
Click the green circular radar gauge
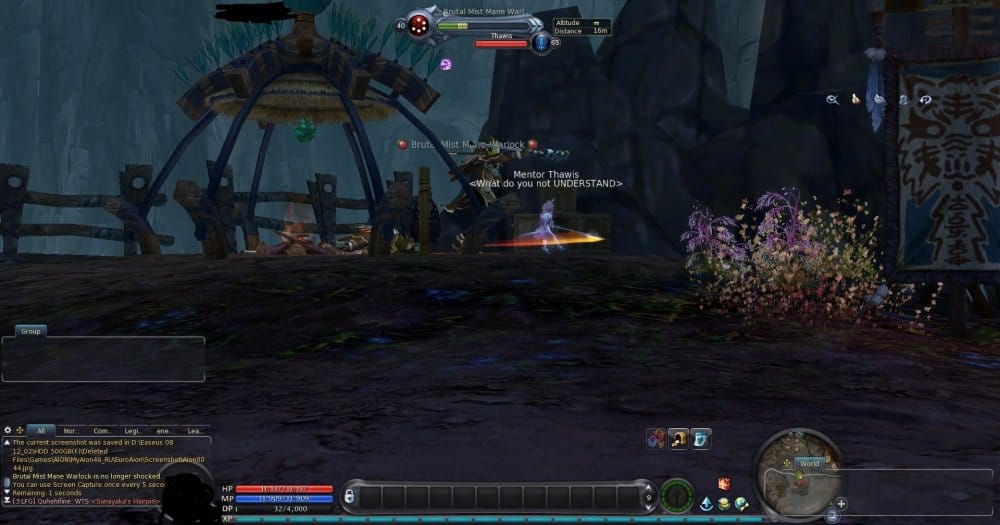[x=677, y=496]
